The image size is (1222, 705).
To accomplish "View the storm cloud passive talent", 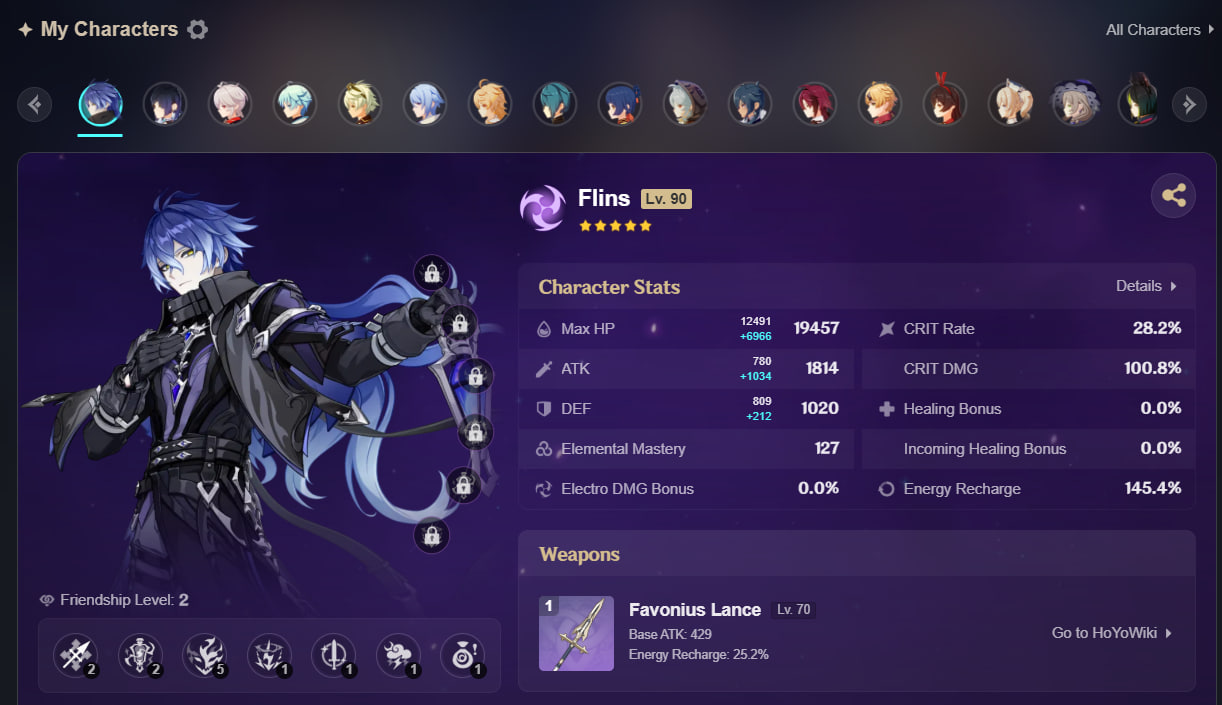I will (x=397, y=655).
